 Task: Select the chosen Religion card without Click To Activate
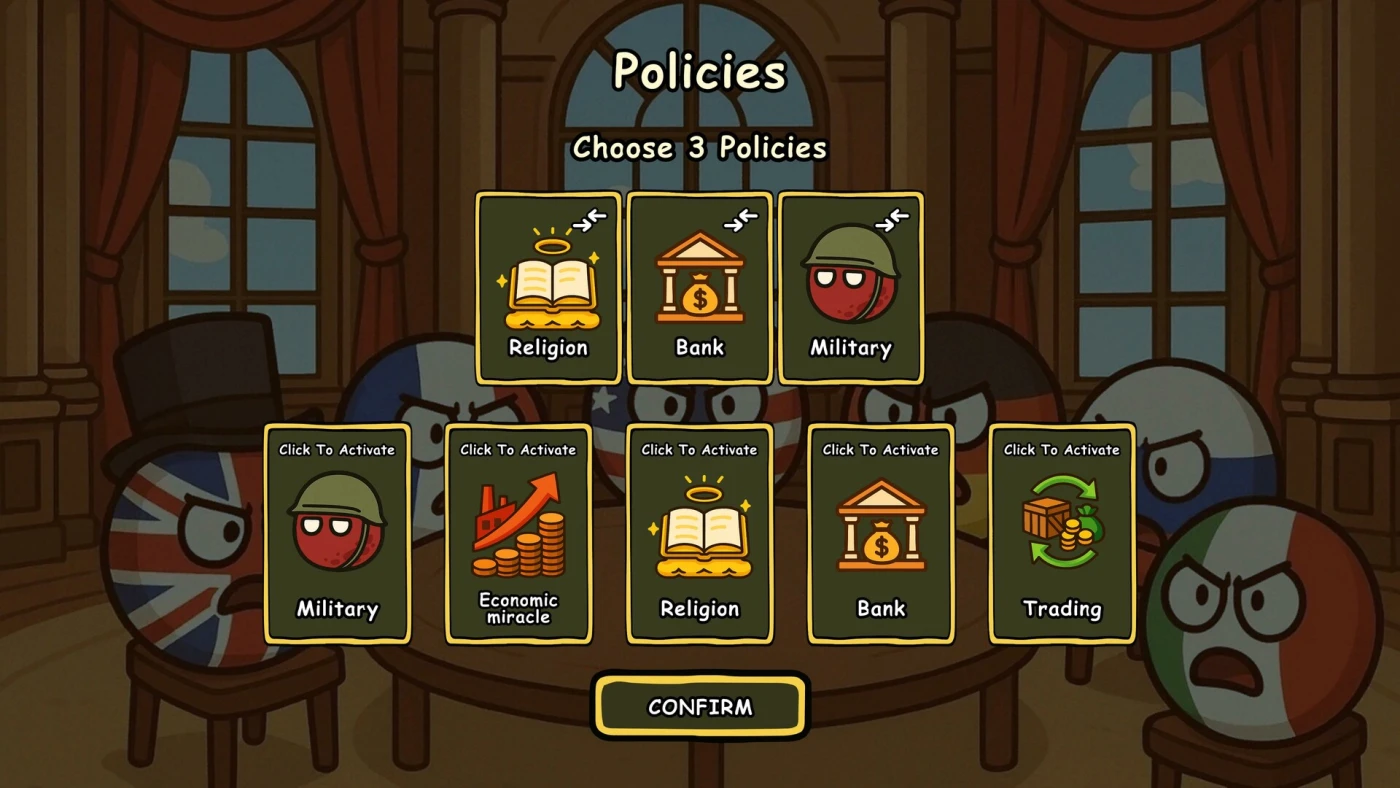pos(548,288)
